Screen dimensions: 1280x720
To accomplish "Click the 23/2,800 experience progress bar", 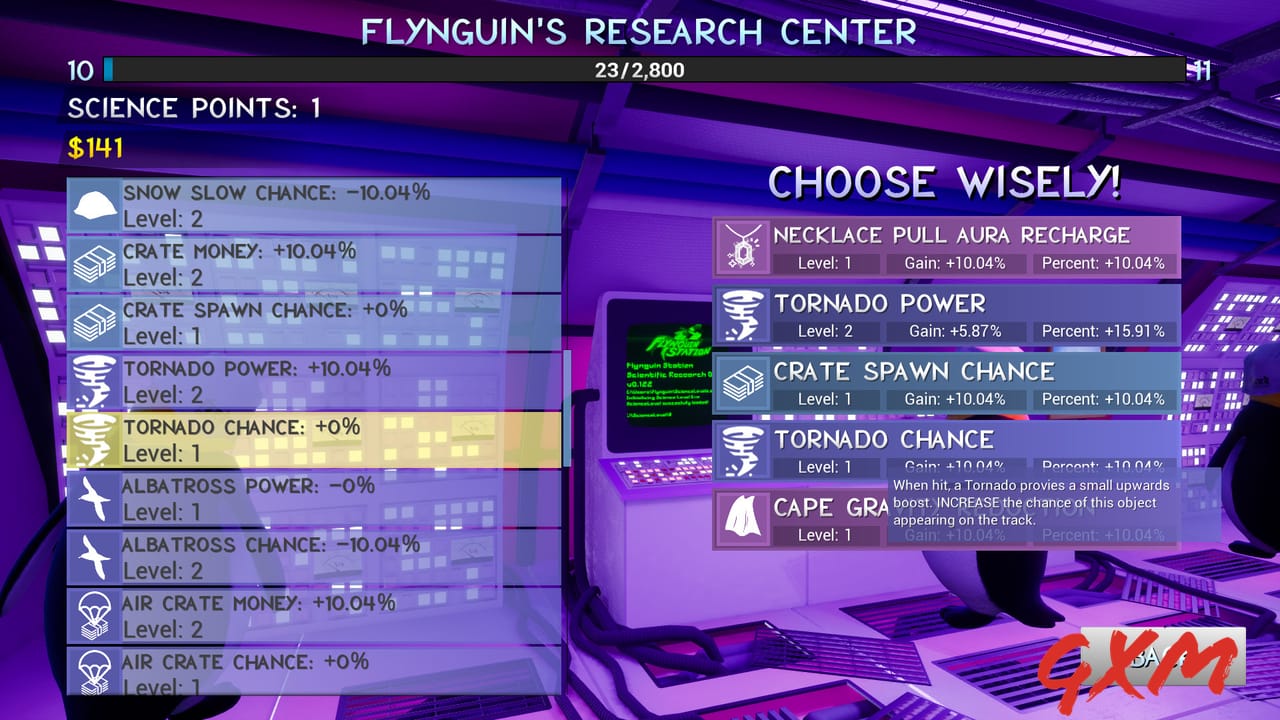I will tap(640, 70).
